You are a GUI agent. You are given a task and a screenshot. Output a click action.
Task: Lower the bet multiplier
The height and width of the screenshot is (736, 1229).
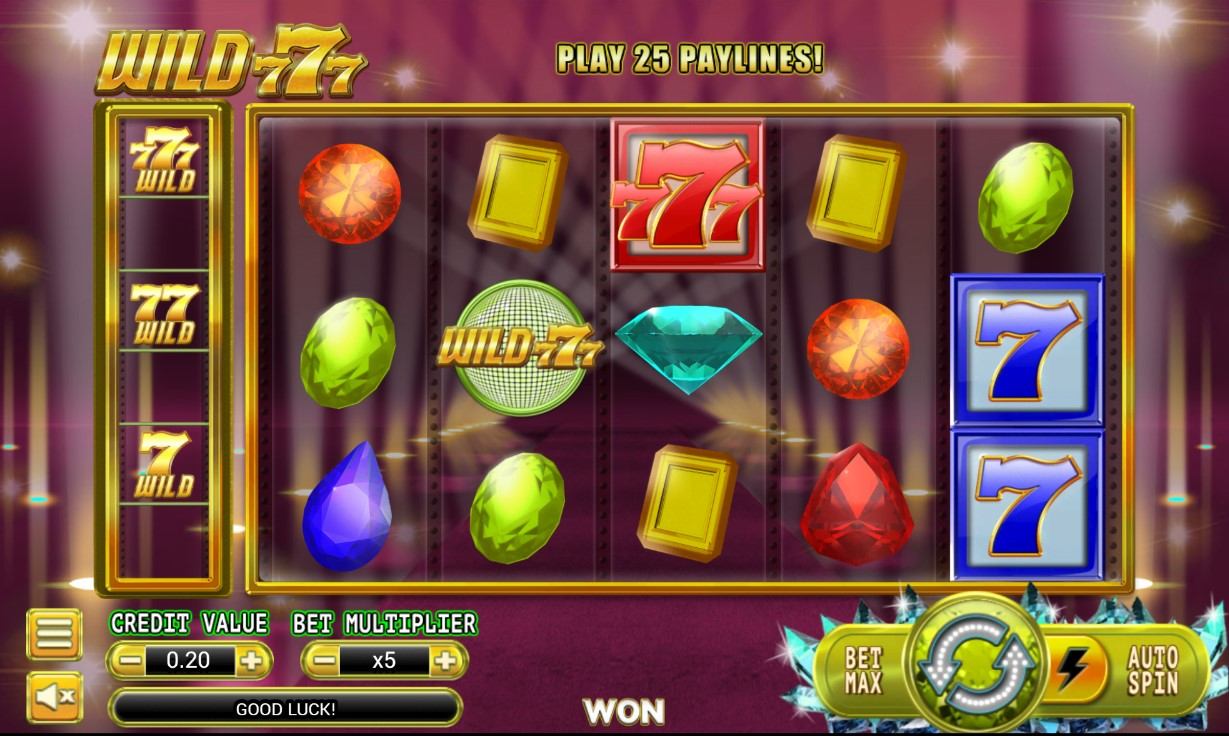coord(320,660)
